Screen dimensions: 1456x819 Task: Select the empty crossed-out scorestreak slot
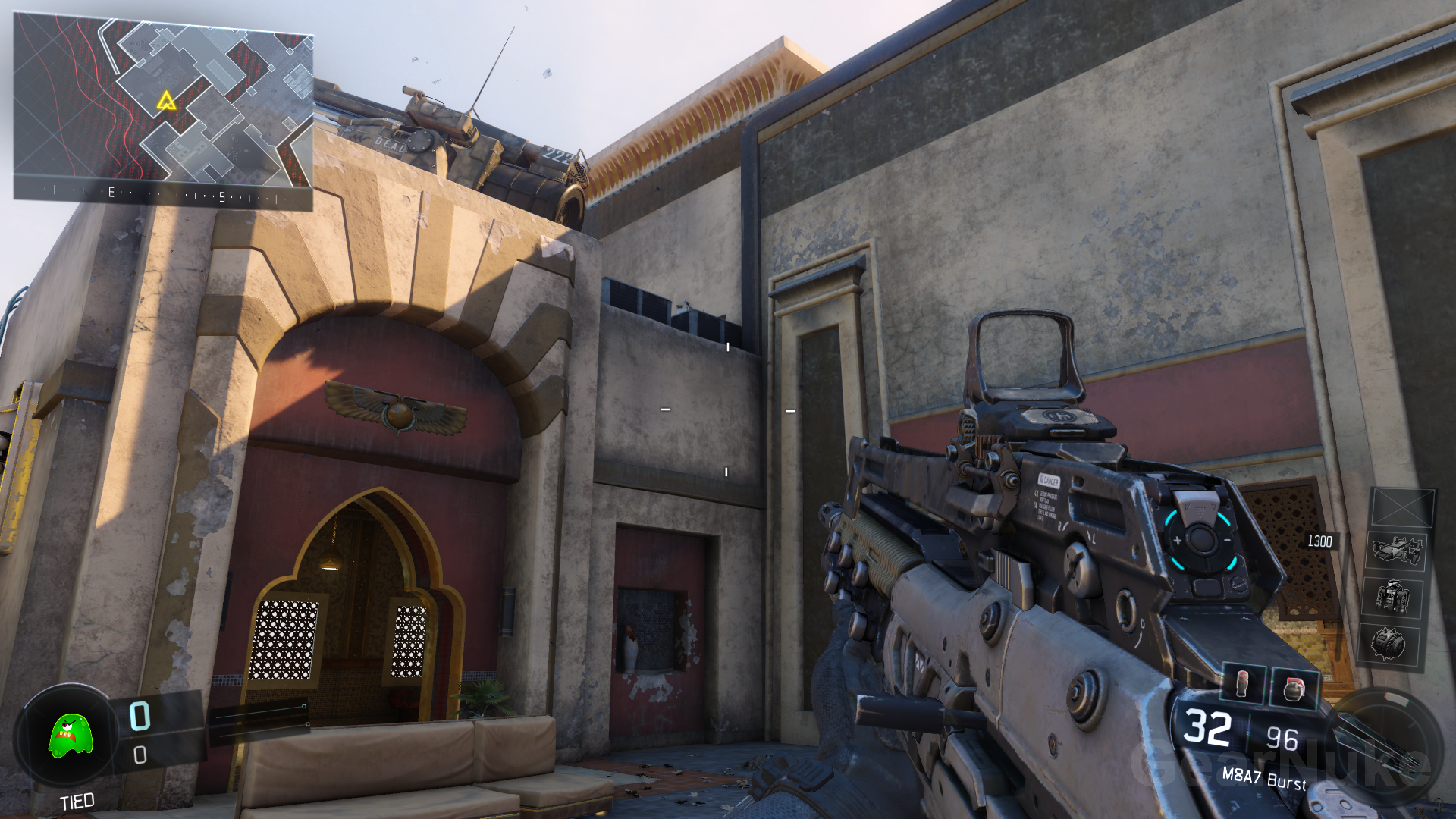click(x=1403, y=507)
